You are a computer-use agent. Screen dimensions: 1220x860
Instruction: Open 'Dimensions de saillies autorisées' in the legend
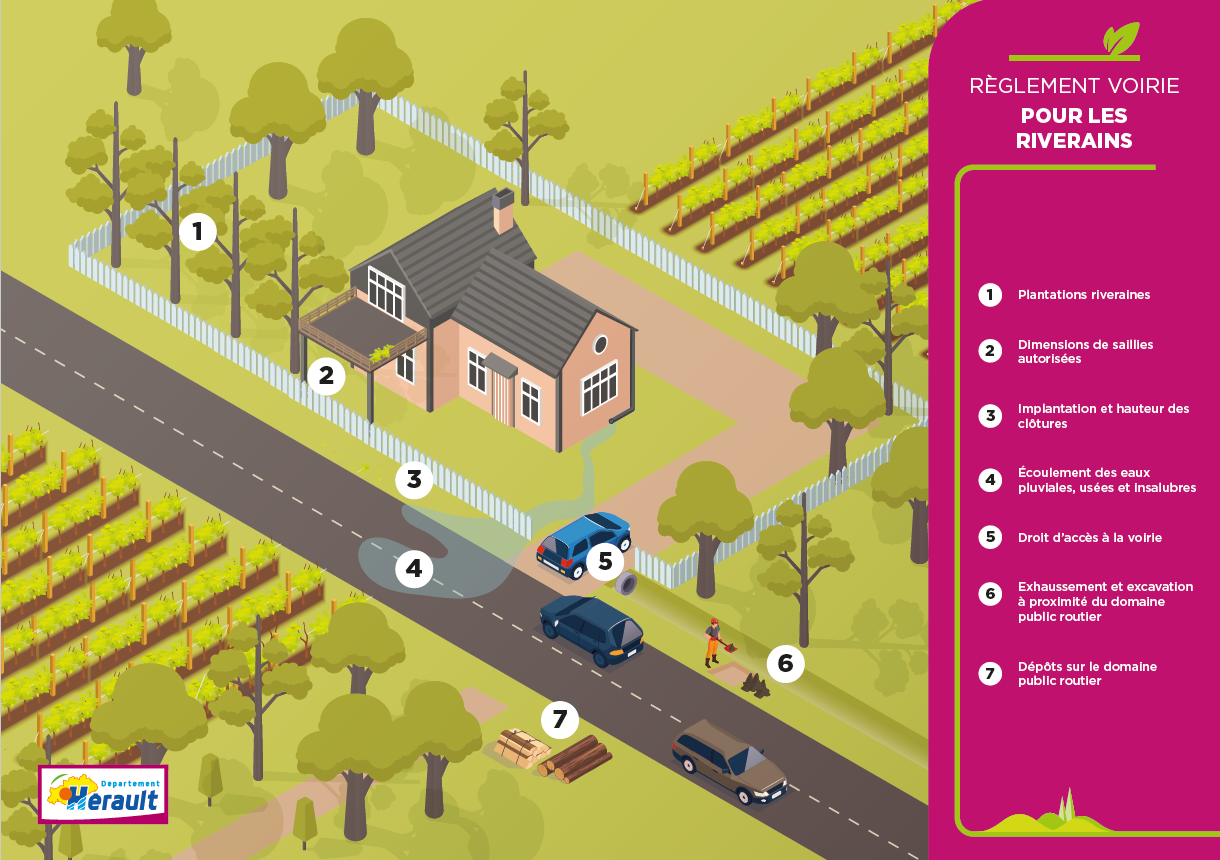pos(1085,351)
